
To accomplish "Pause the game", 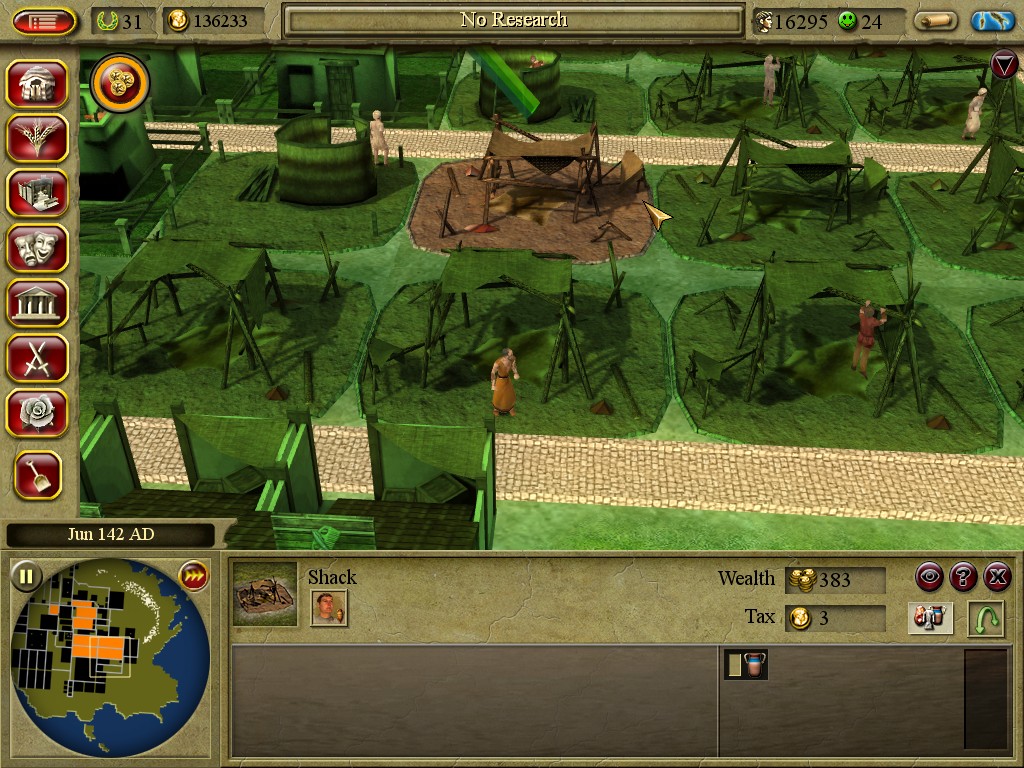I will (26, 576).
